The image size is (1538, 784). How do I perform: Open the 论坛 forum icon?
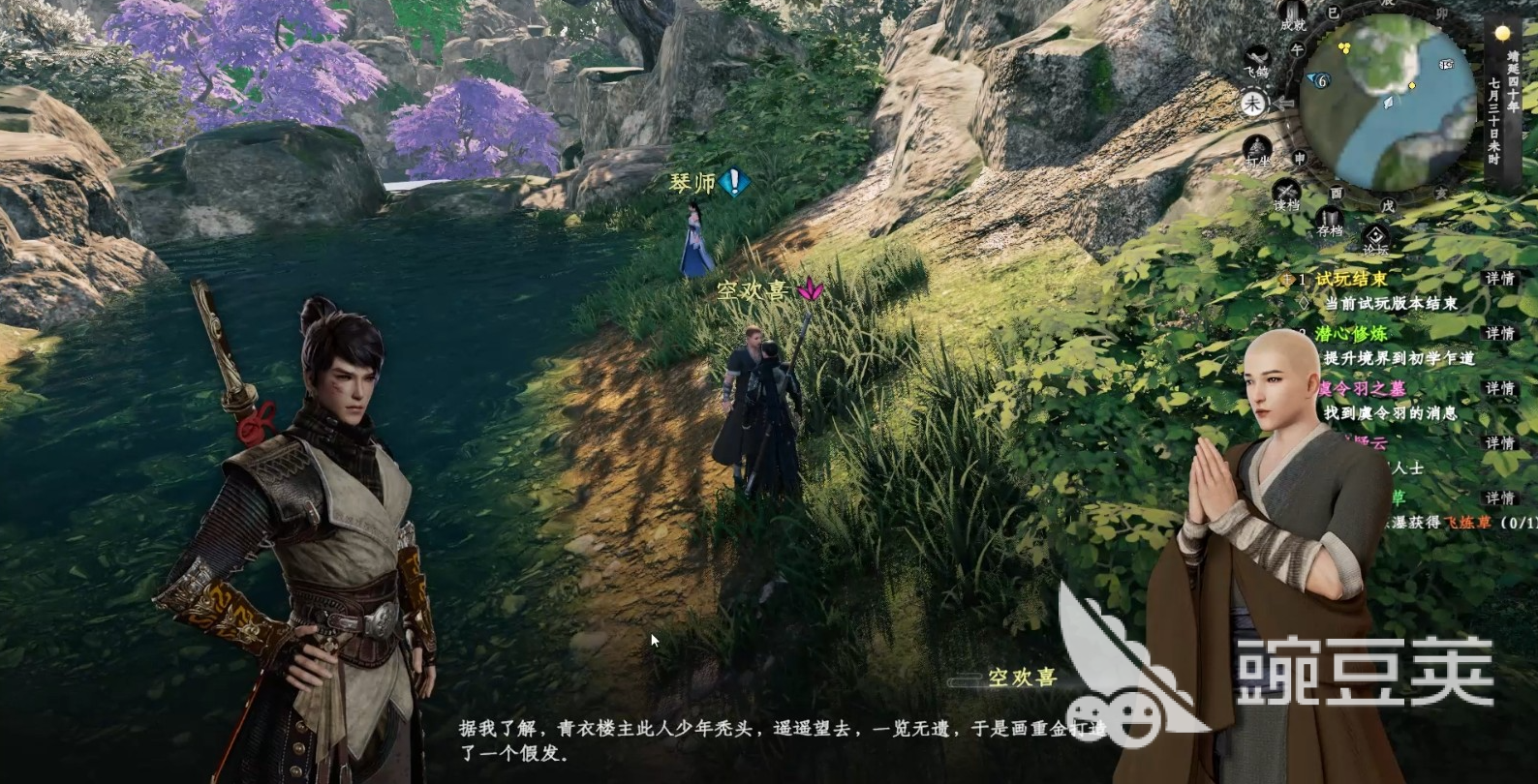pyautogui.click(x=1375, y=237)
